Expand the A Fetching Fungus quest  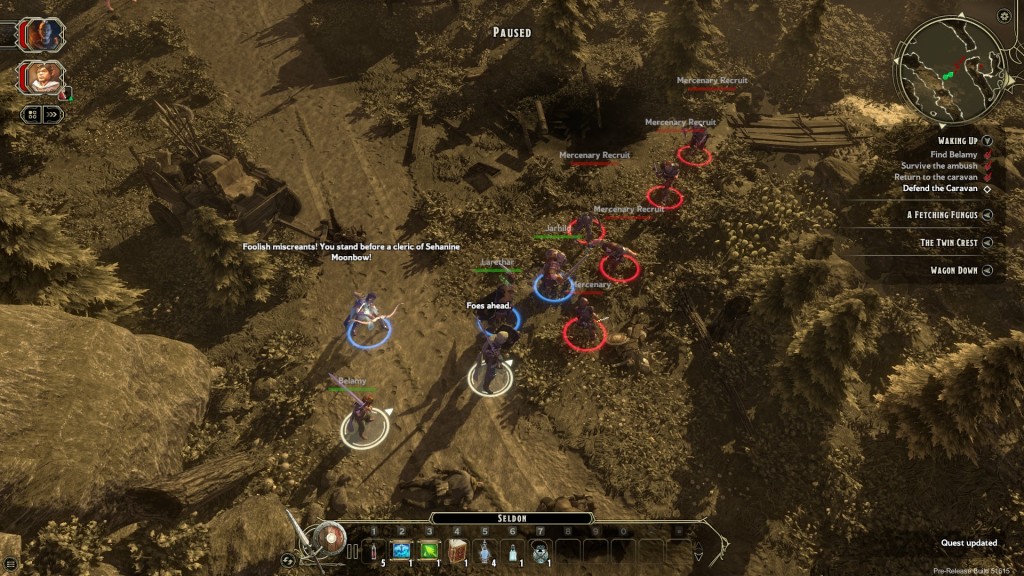(x=987, y=214)
